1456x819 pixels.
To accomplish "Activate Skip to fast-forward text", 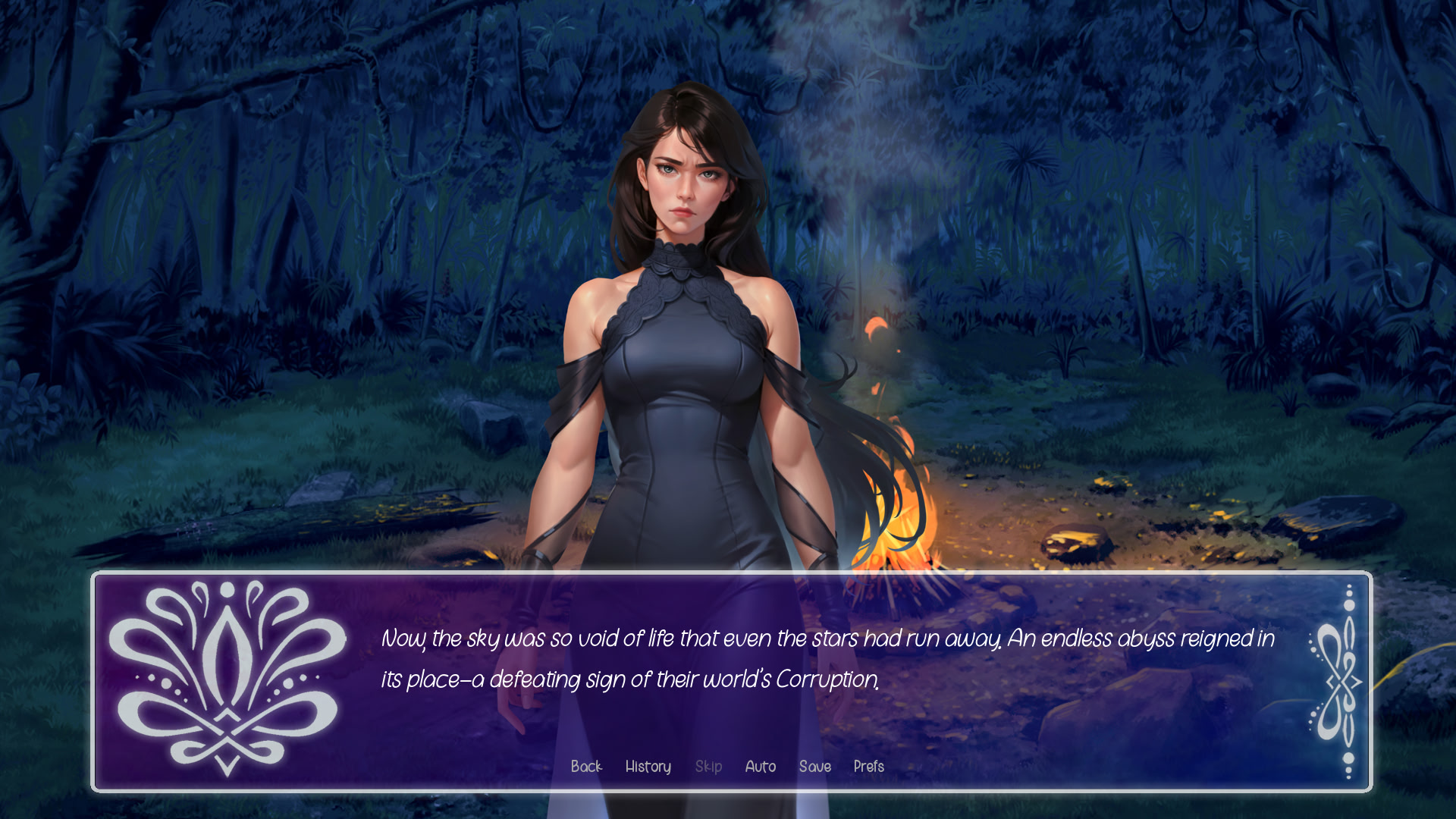I will pos(708,767).
